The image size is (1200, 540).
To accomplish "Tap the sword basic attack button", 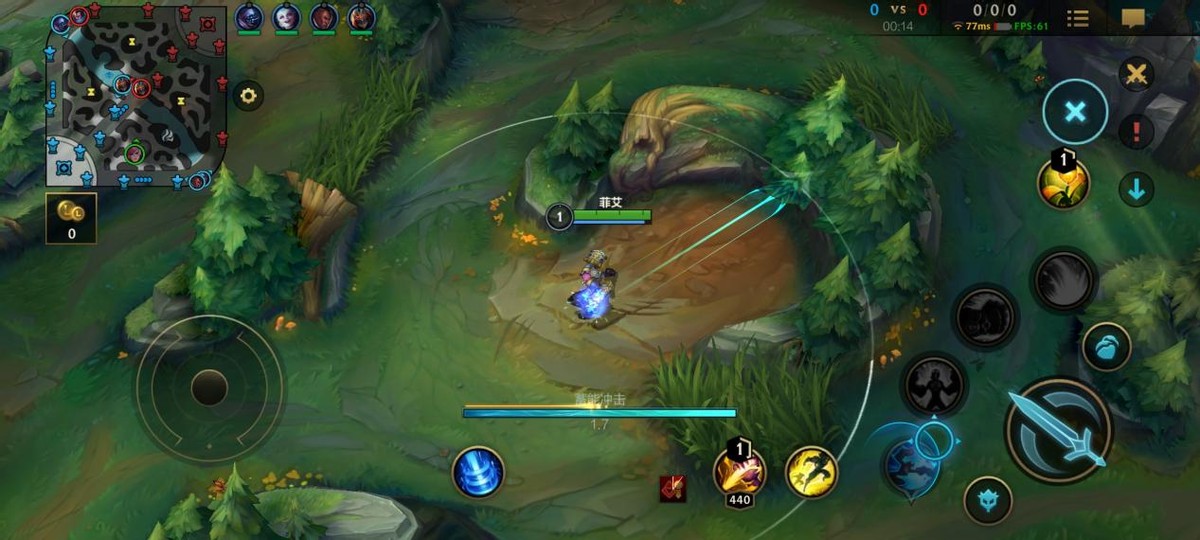I will coord(1058,430).
